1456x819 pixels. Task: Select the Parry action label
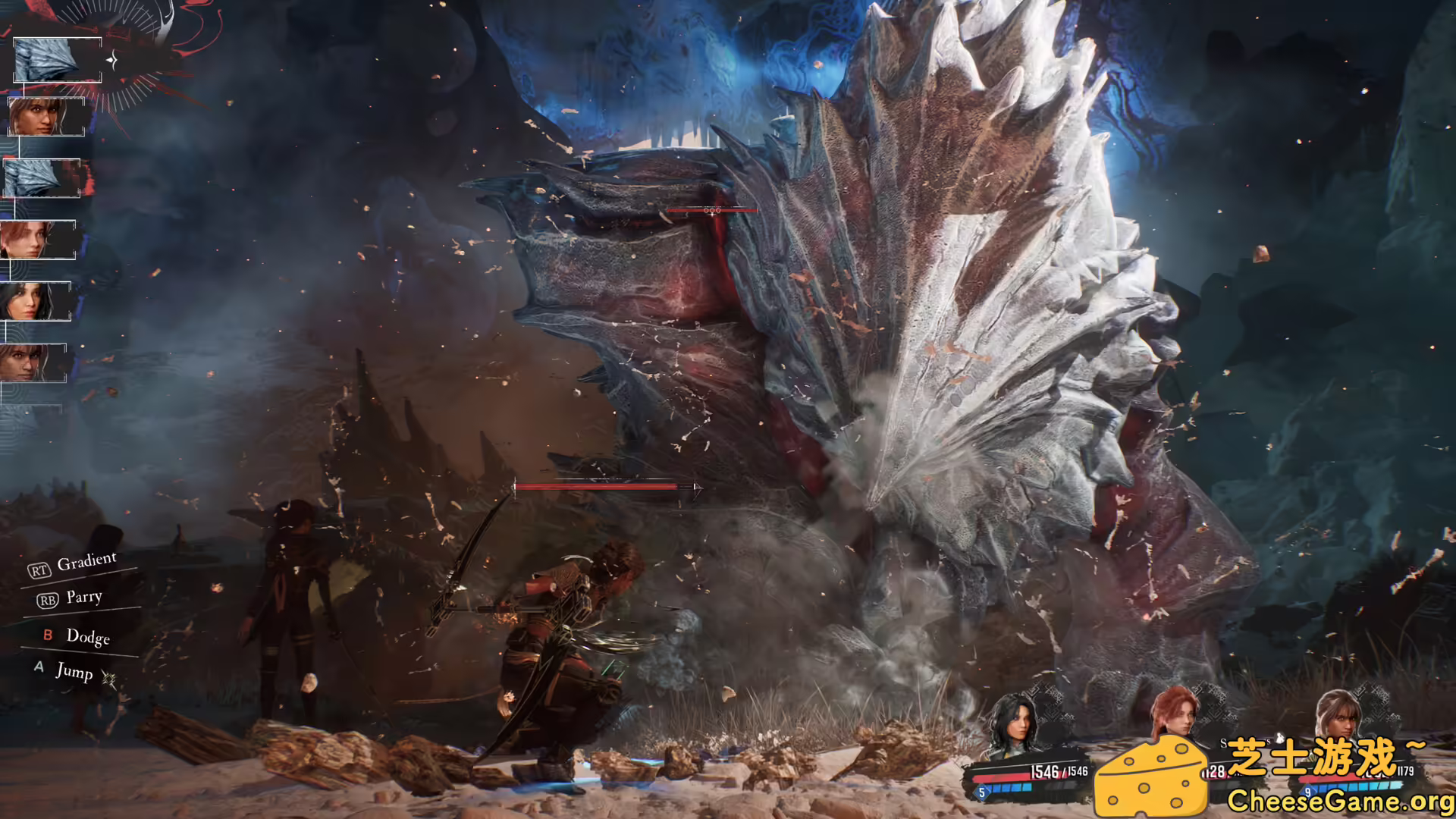[x=83, y=598]
